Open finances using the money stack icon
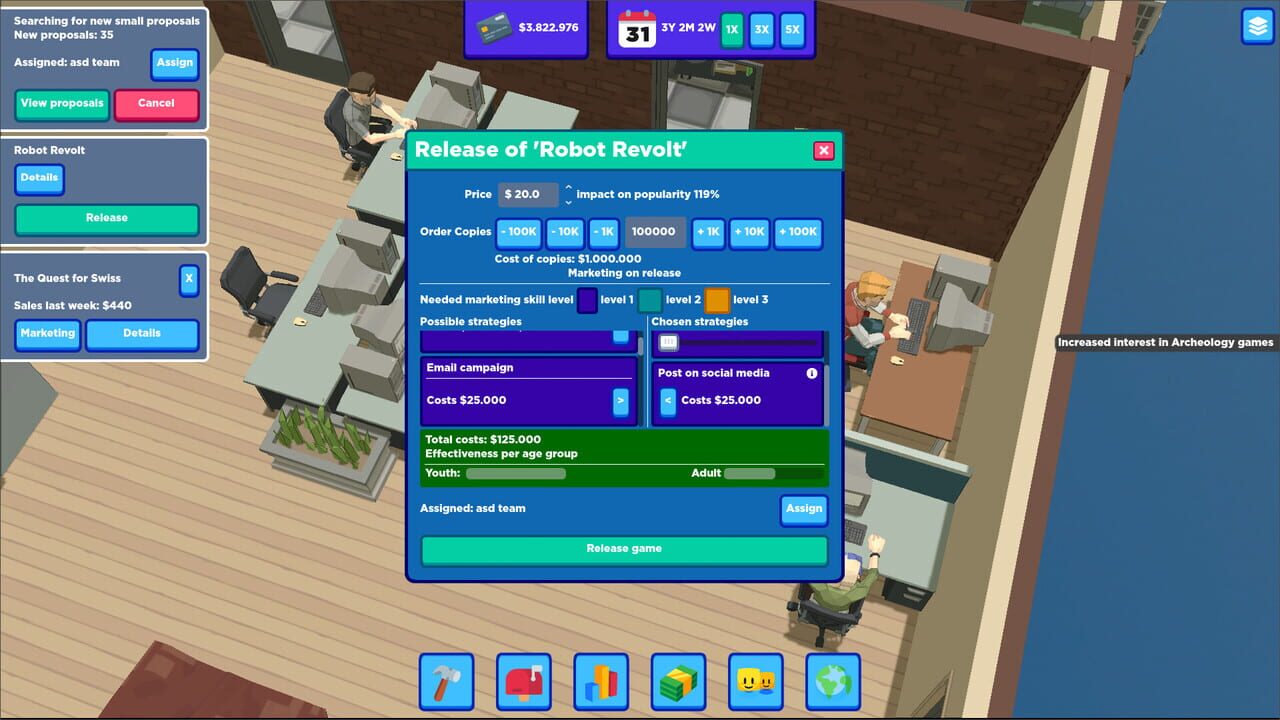Viewport: 1280px width, 720px height. 678,682
